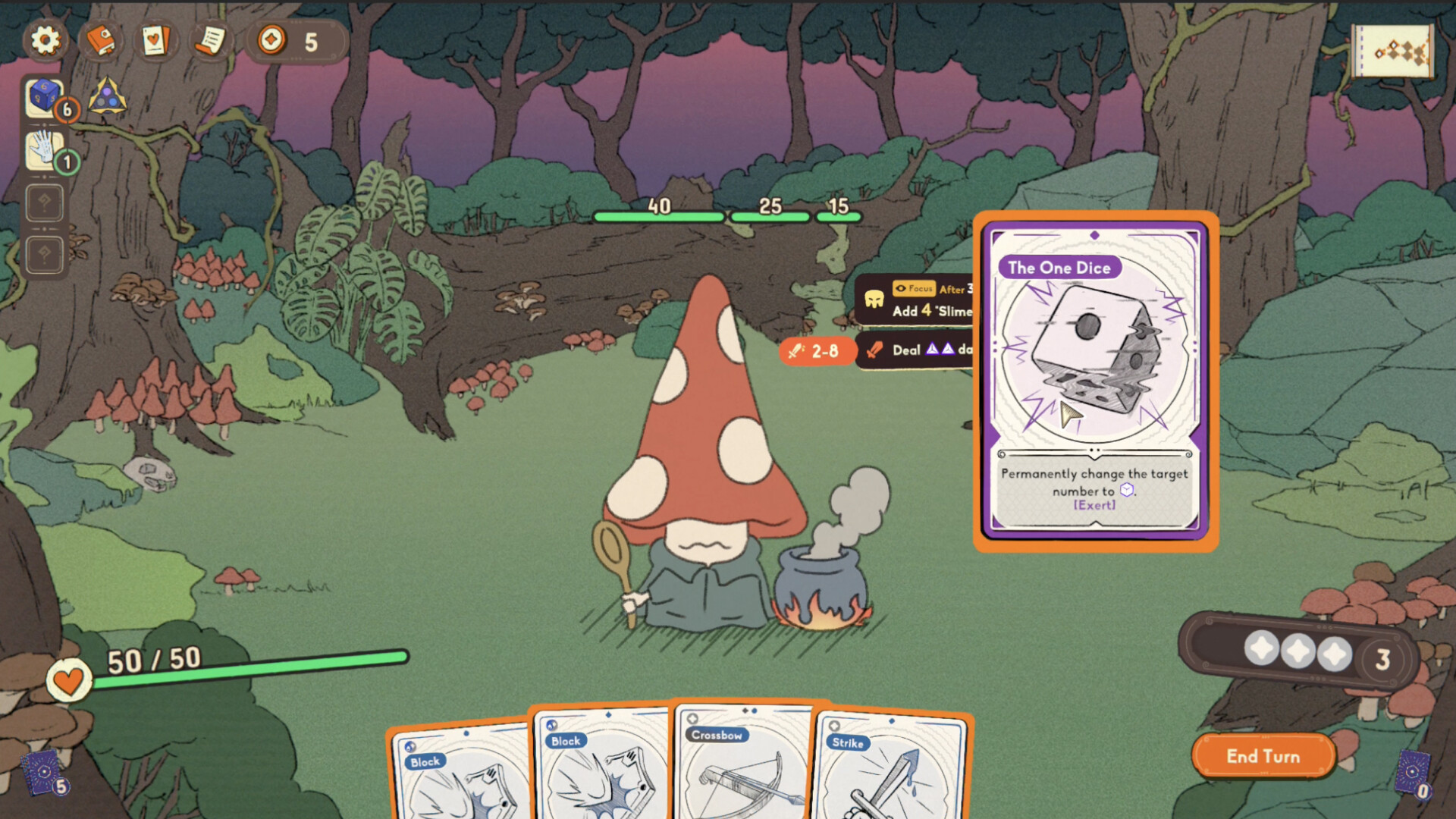The height and width of the screenshot is (819, 1456).
Task: Click the yellow Focus badge on enemy intent
Action: (916, 289)
